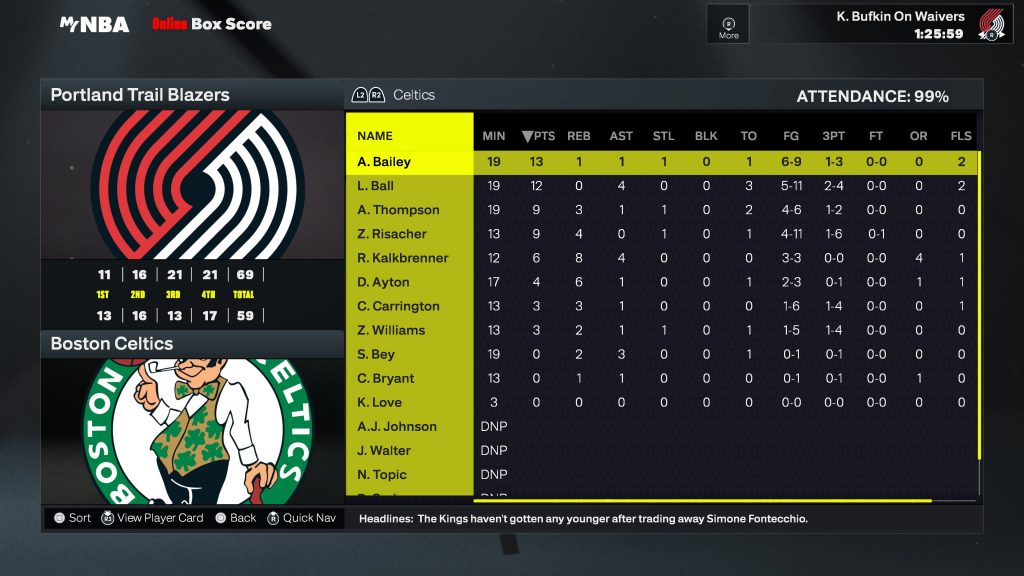Sort by the PTS column header

click(x=538, y=136)
